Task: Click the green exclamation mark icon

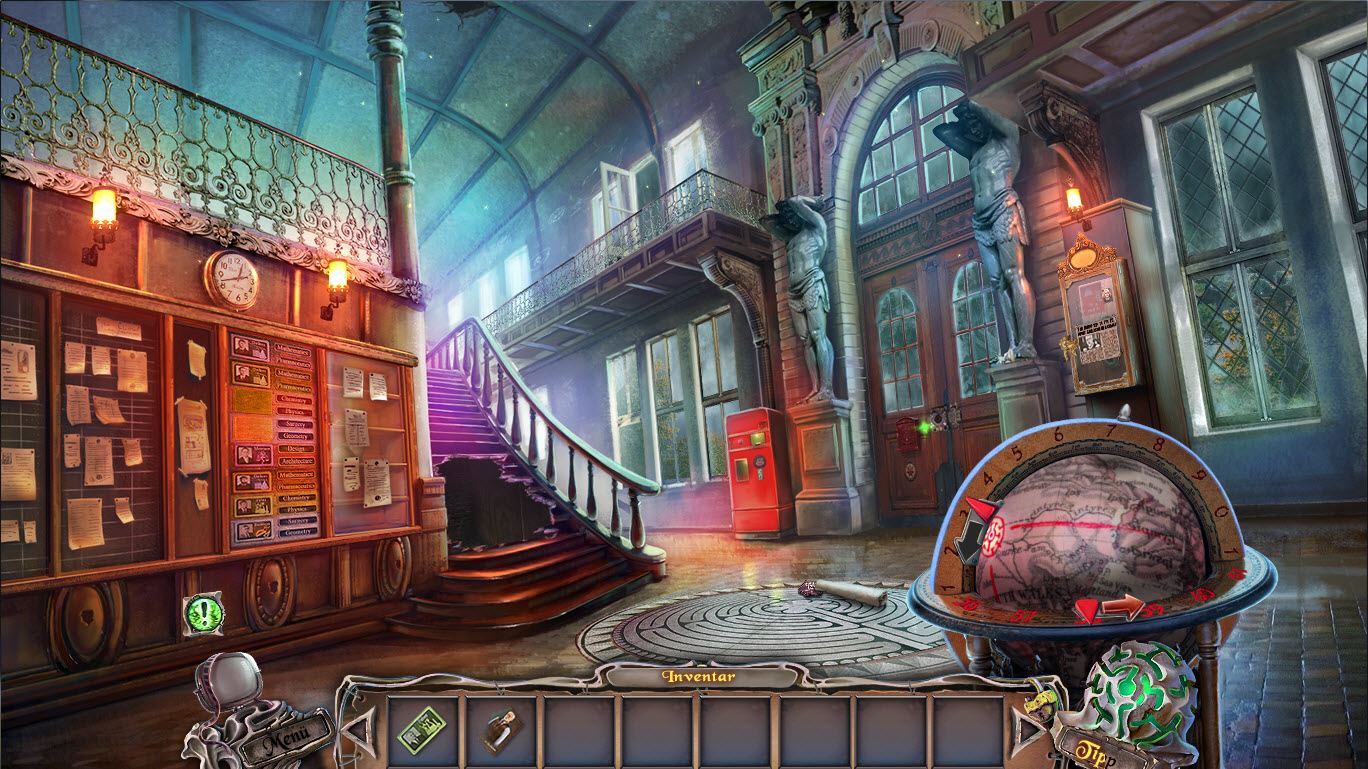Action: (x=204, y=614)
